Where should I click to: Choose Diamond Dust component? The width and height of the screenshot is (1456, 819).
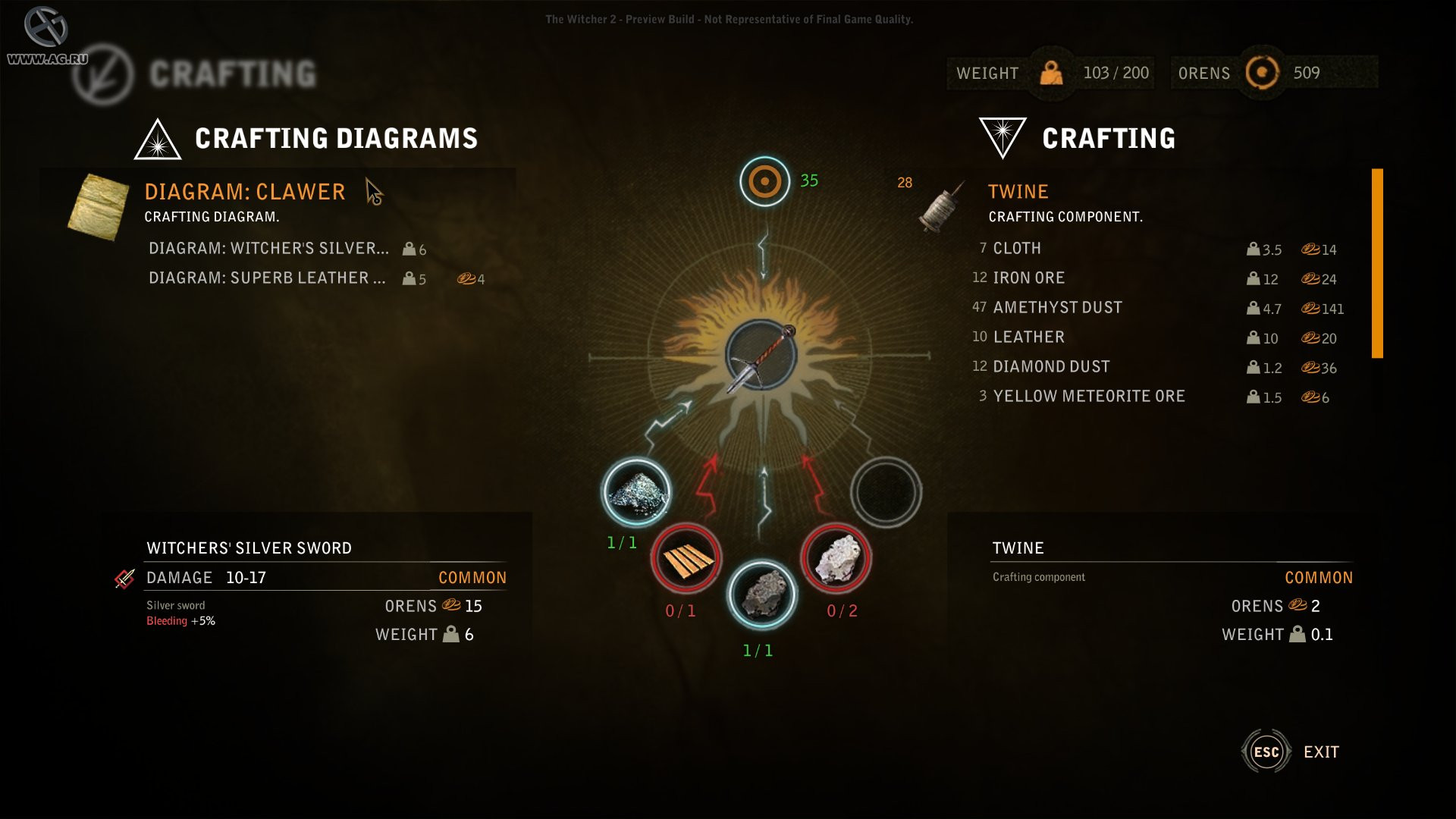[1051, 367]
